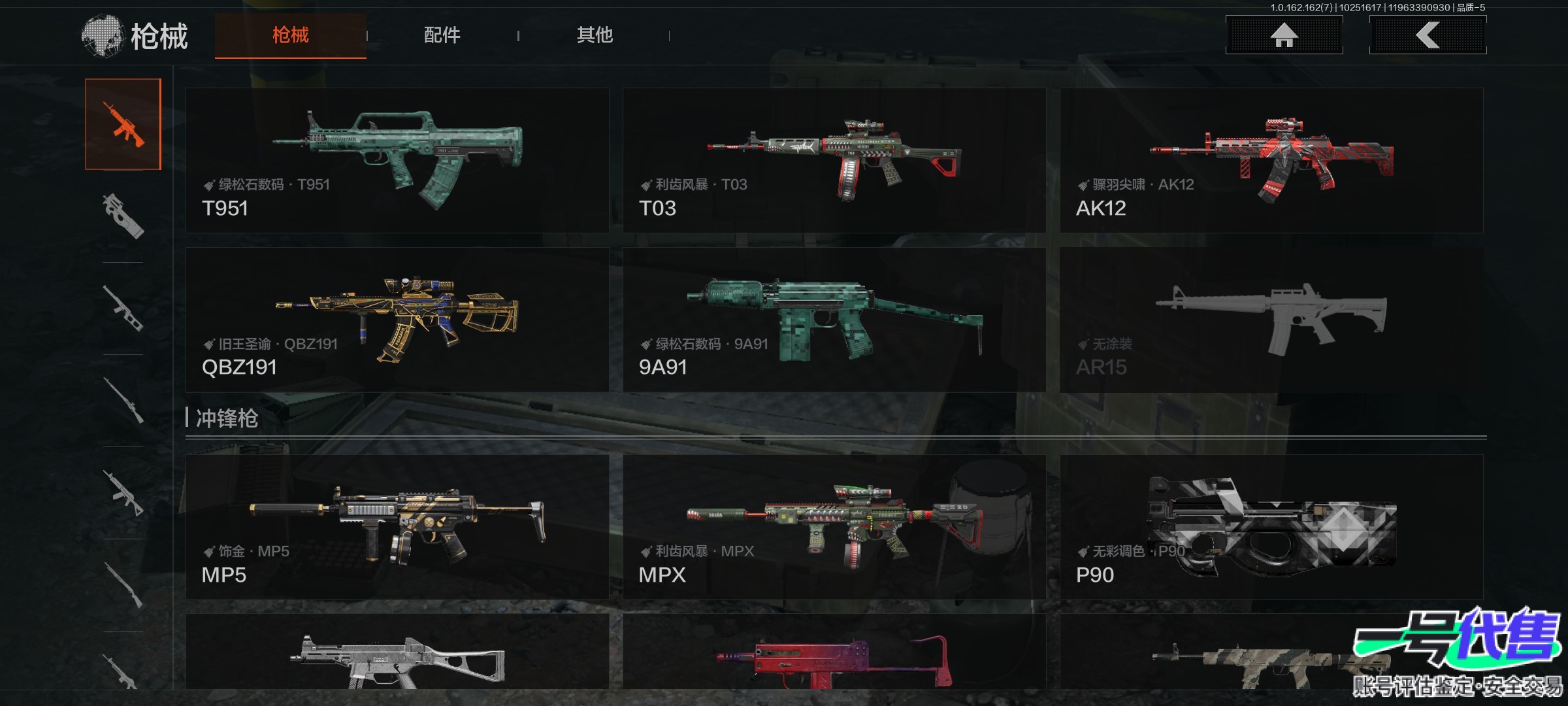The width and height of the screenshot is (1568, 706).
Task: Choose the MP5 submachine gun card
Action: (397, 527)
